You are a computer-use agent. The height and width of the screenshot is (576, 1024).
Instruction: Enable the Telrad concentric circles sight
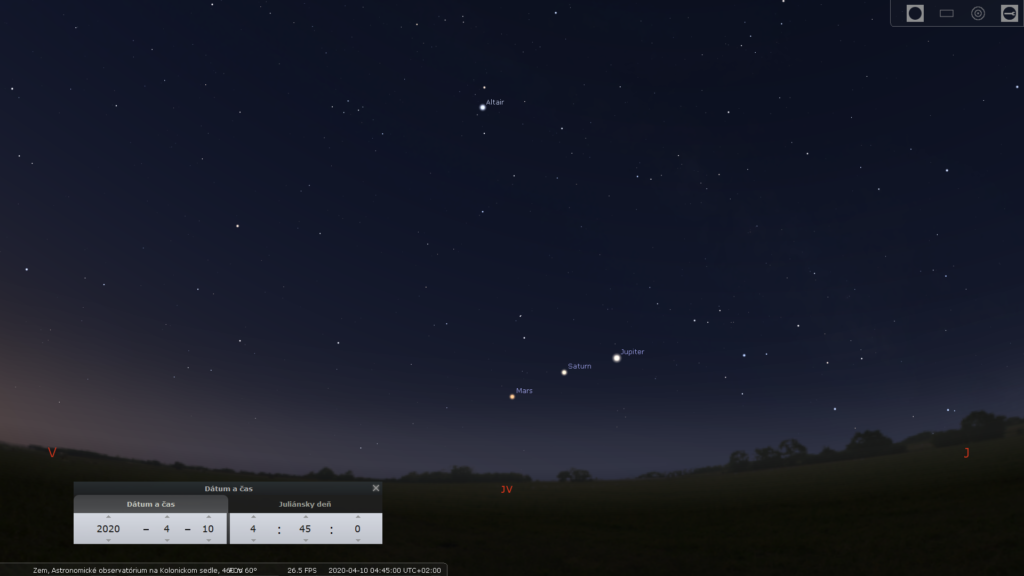click(x=978, y=13)
